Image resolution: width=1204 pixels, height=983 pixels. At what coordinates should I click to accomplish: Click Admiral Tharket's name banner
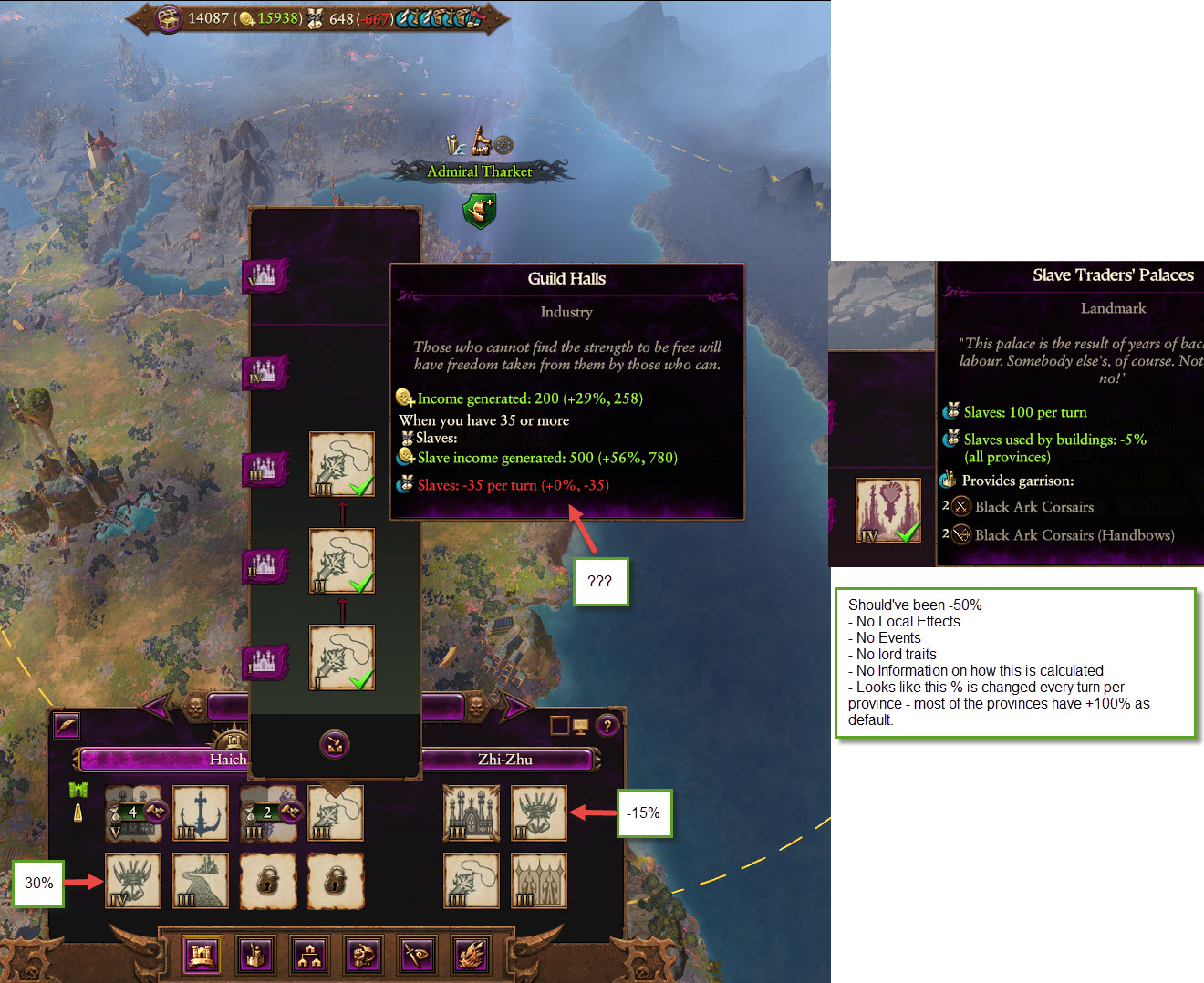[480, 171]
